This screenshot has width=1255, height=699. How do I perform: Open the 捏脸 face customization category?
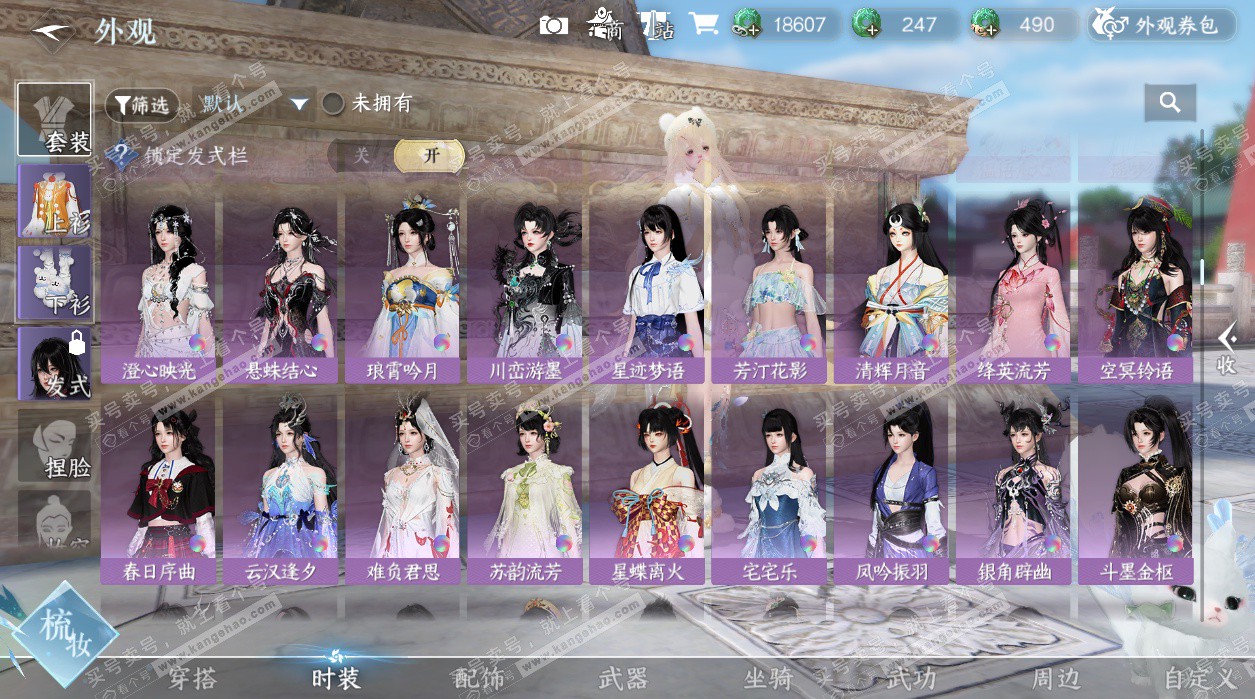click(x=55, y=446)
